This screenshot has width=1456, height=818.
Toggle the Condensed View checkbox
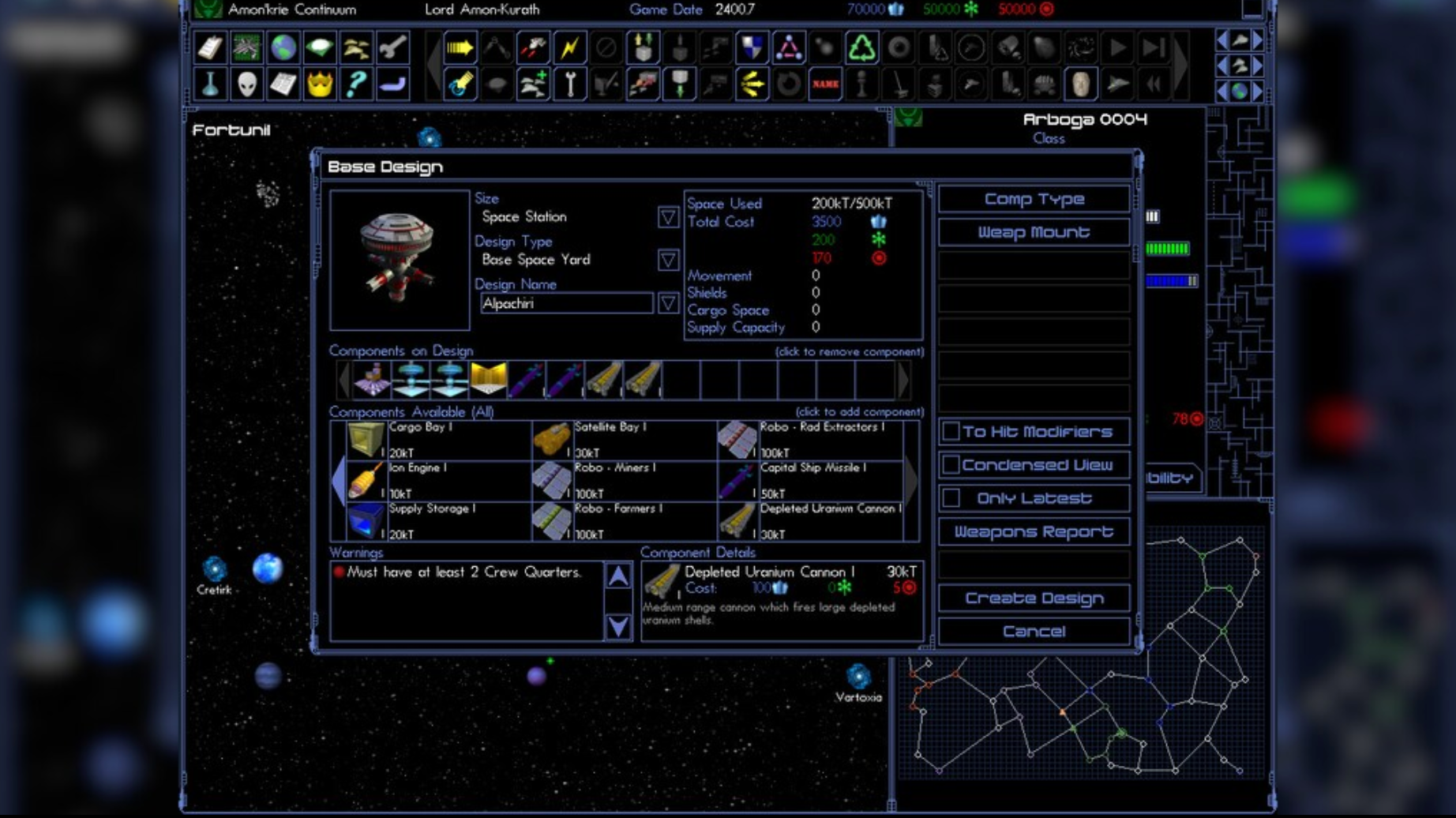[x=951, y=464]
